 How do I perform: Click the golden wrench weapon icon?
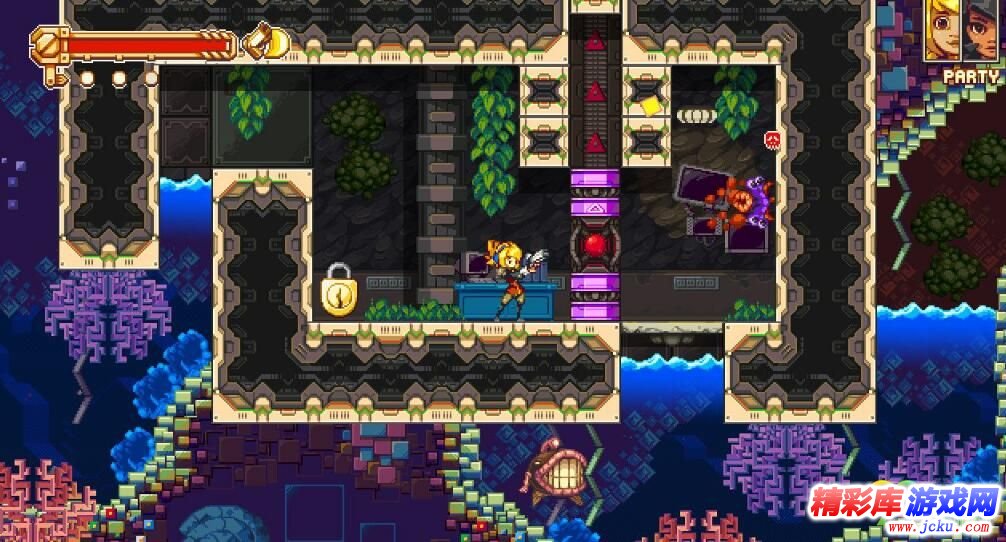coord(264,42)
